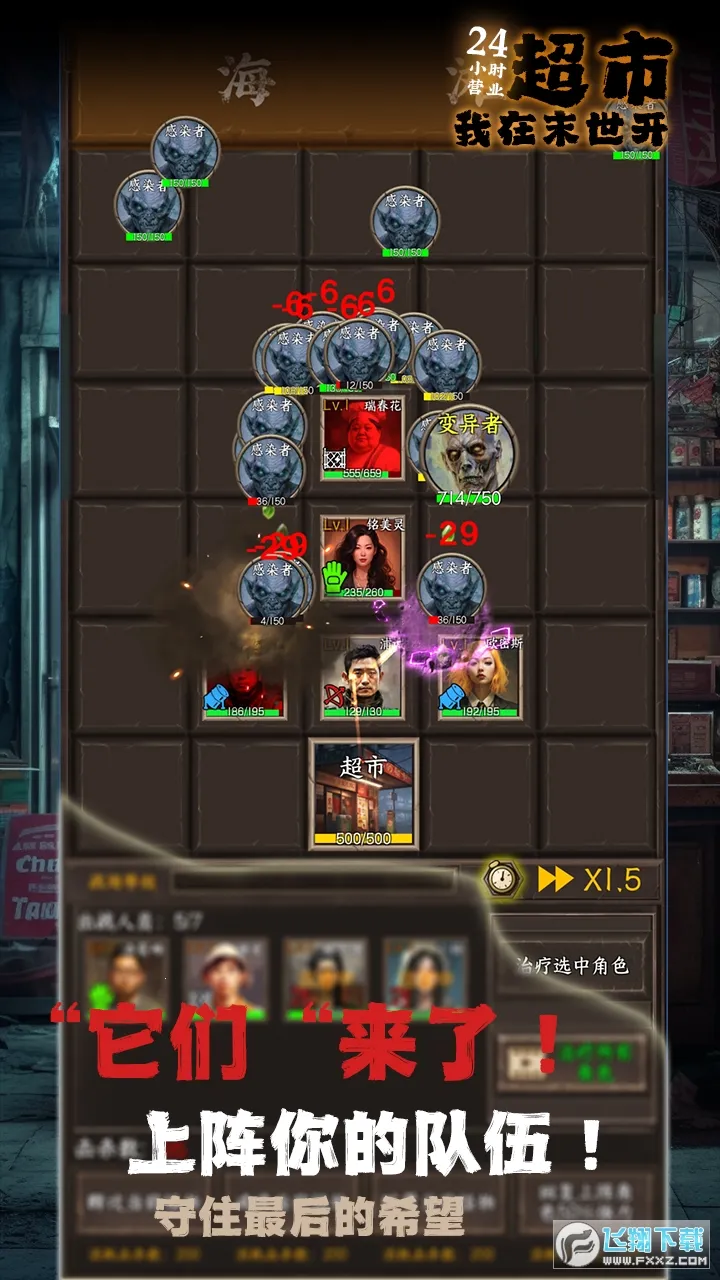The width and height of the screenshot is (720, 1280).
Task: Use the 治疗选中角色 heal button
Action: (x=573, y=966)
